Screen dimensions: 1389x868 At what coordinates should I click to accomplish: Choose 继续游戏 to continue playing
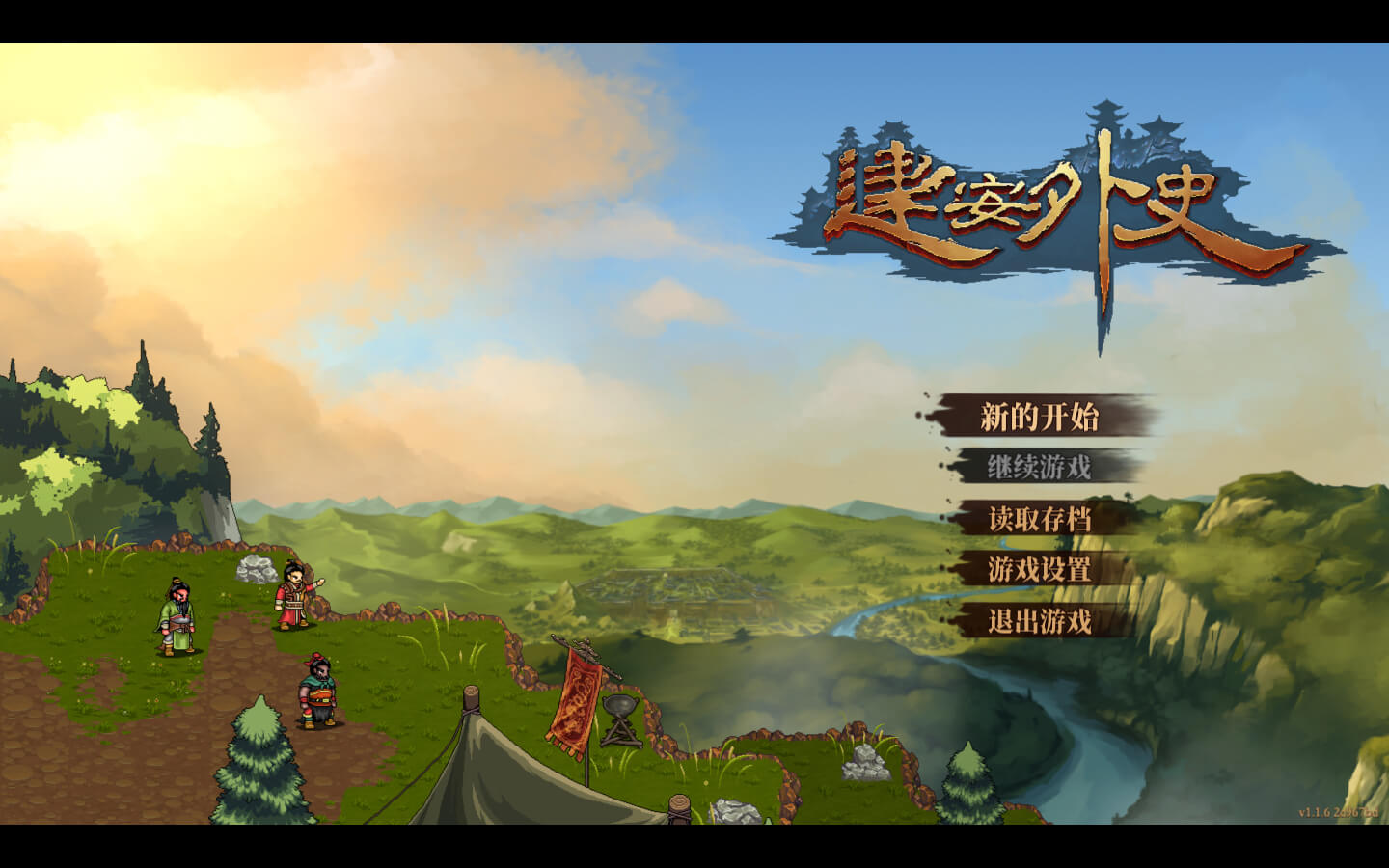[x=1039, y=468]
